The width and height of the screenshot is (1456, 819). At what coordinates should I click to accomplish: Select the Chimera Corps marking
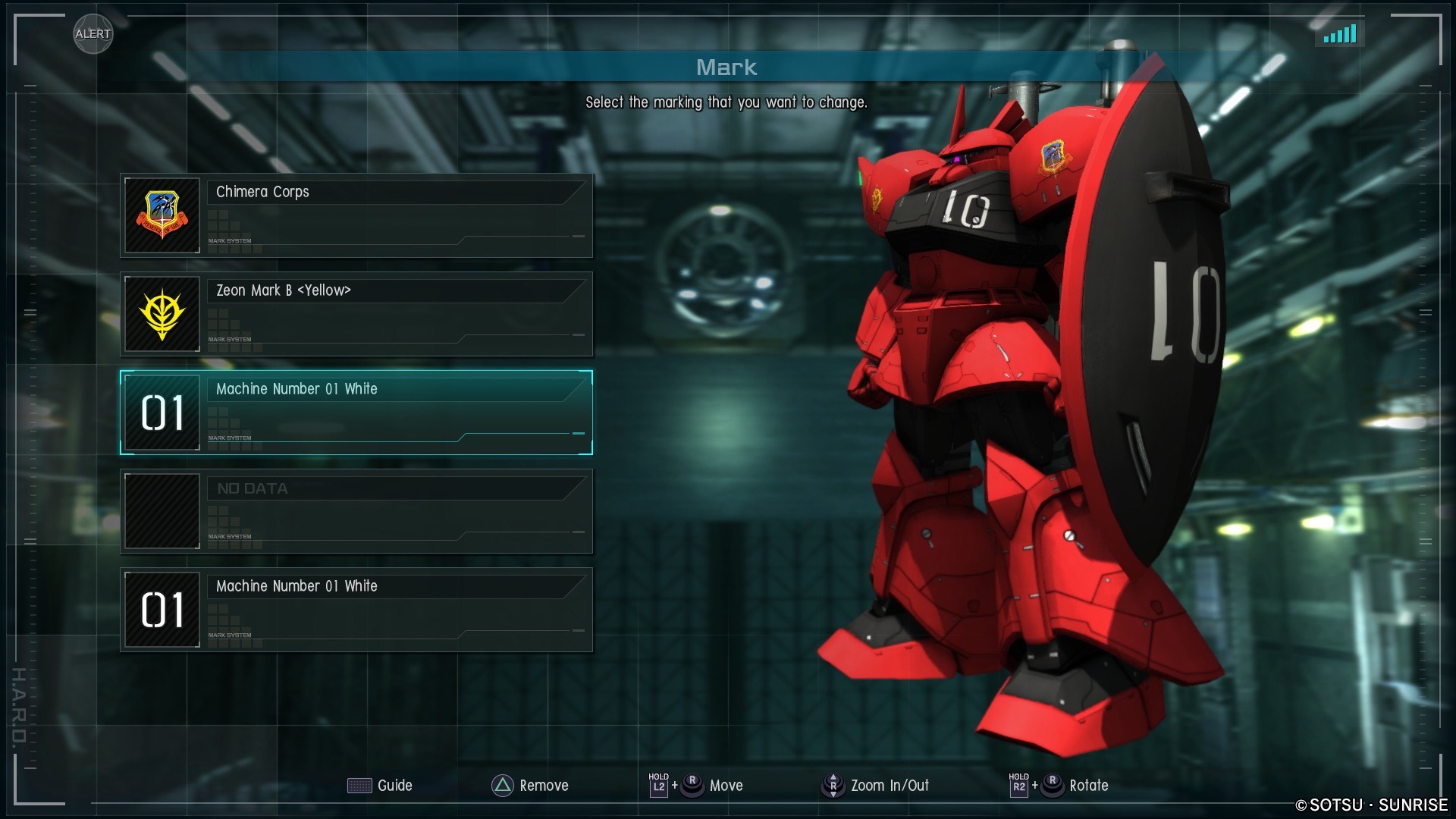[x=356, y=215]
